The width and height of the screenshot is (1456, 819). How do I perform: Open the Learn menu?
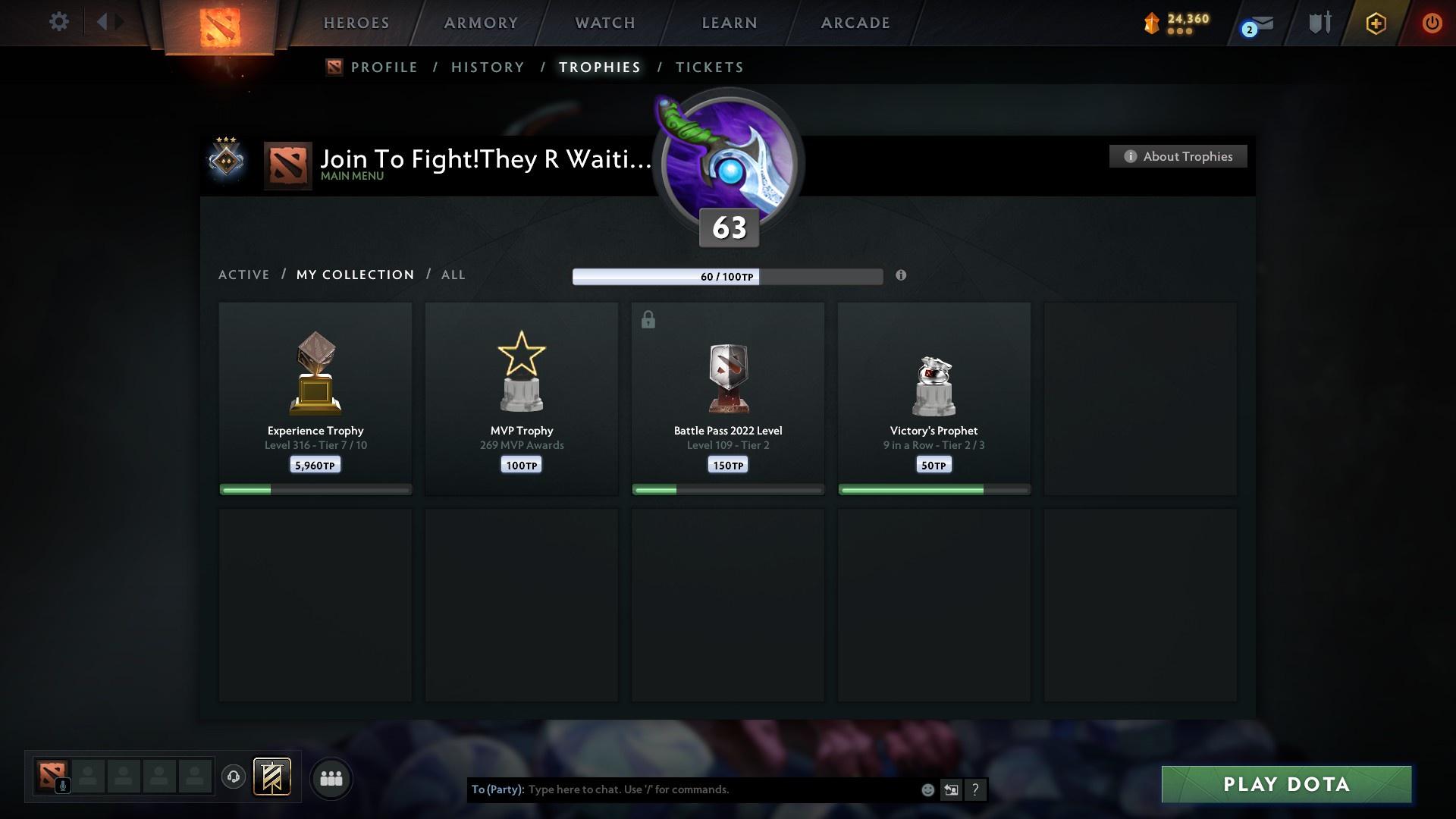point(730,23)
